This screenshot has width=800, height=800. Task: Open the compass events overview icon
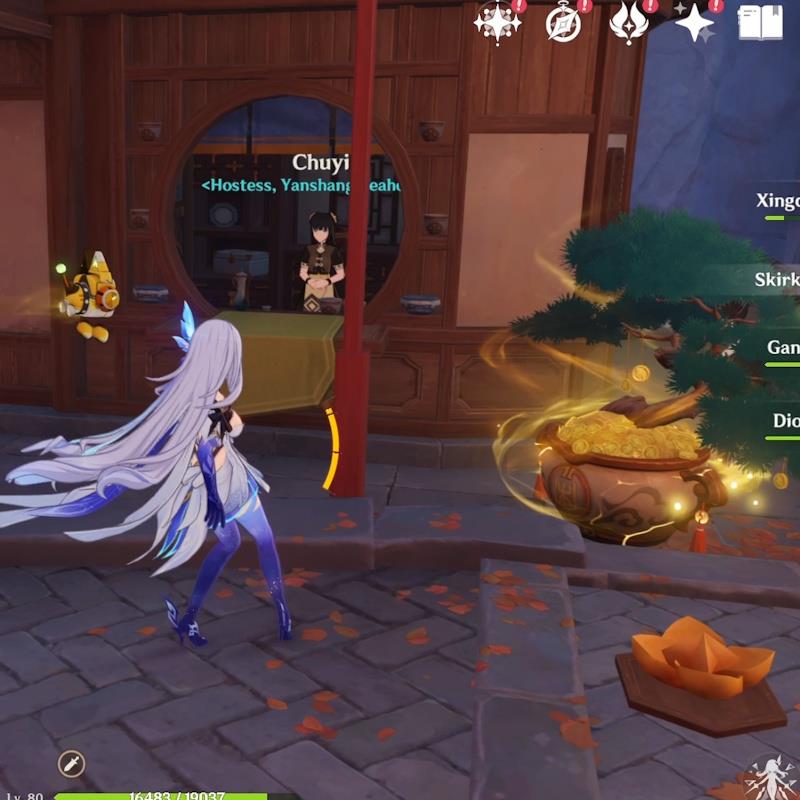coord(564,22)
